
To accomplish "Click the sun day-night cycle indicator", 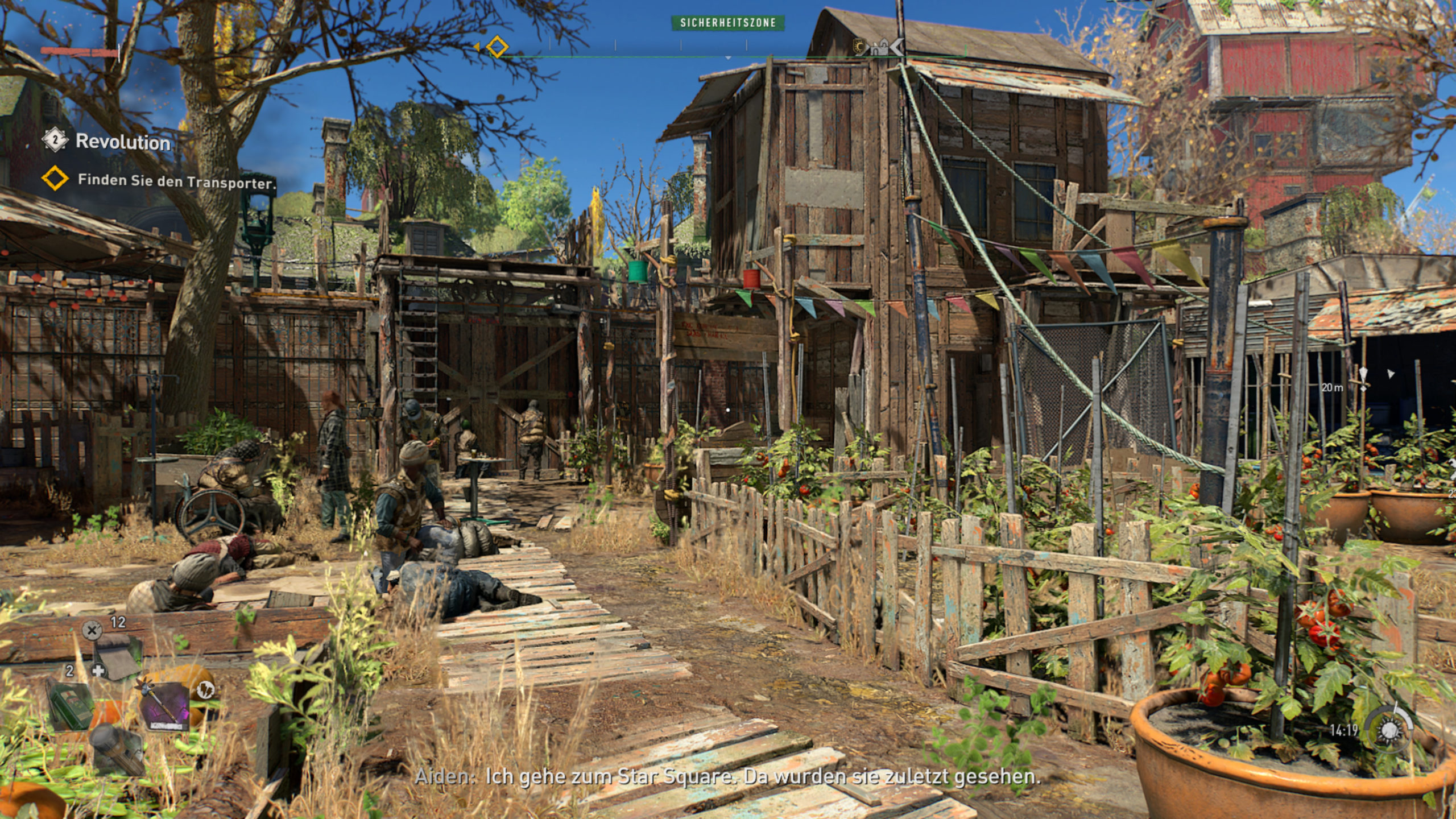I will pyautogui.click(x=1389, y=730).
